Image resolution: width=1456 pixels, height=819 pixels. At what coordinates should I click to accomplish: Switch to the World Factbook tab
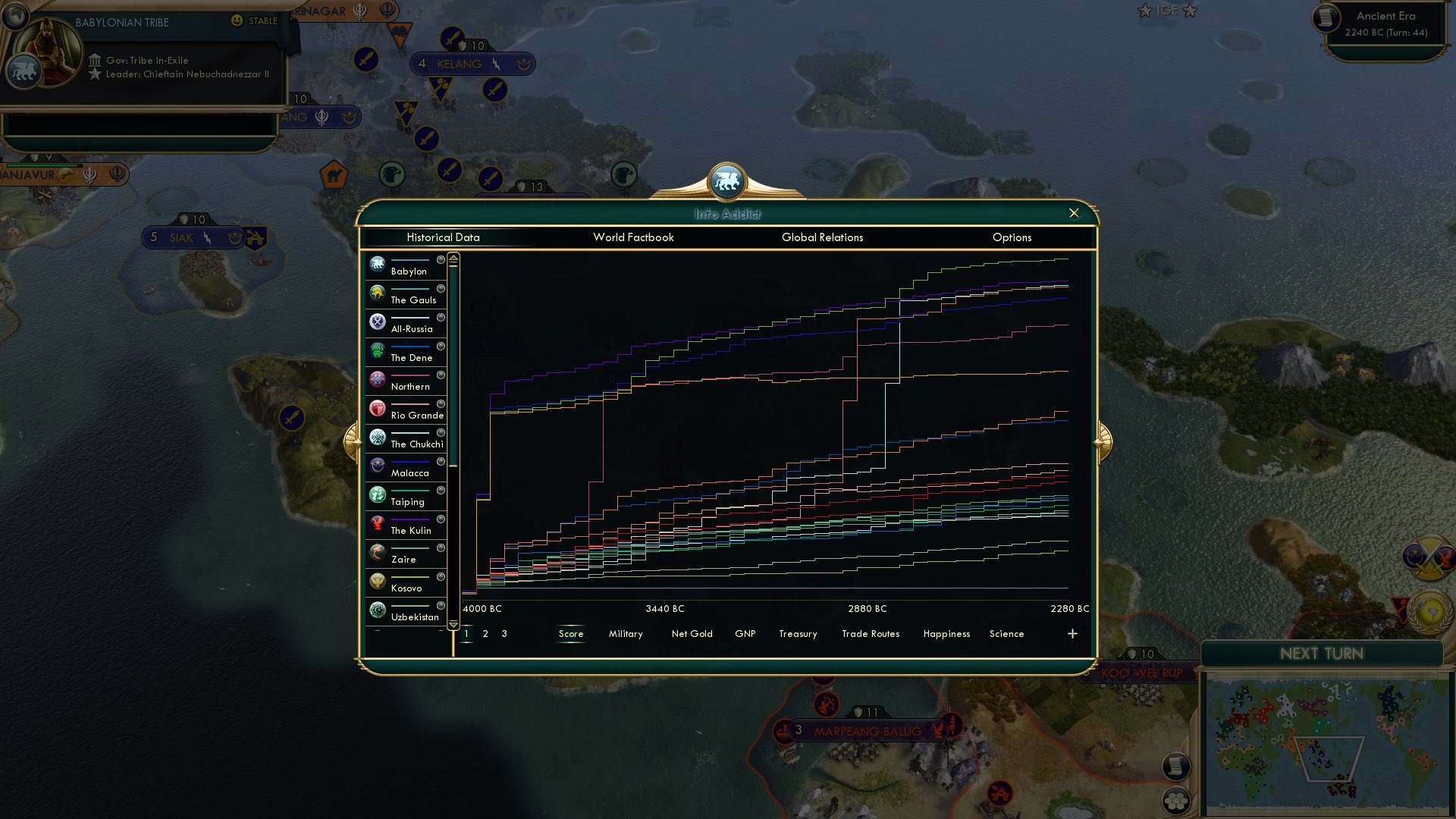[x=634, y=237]
